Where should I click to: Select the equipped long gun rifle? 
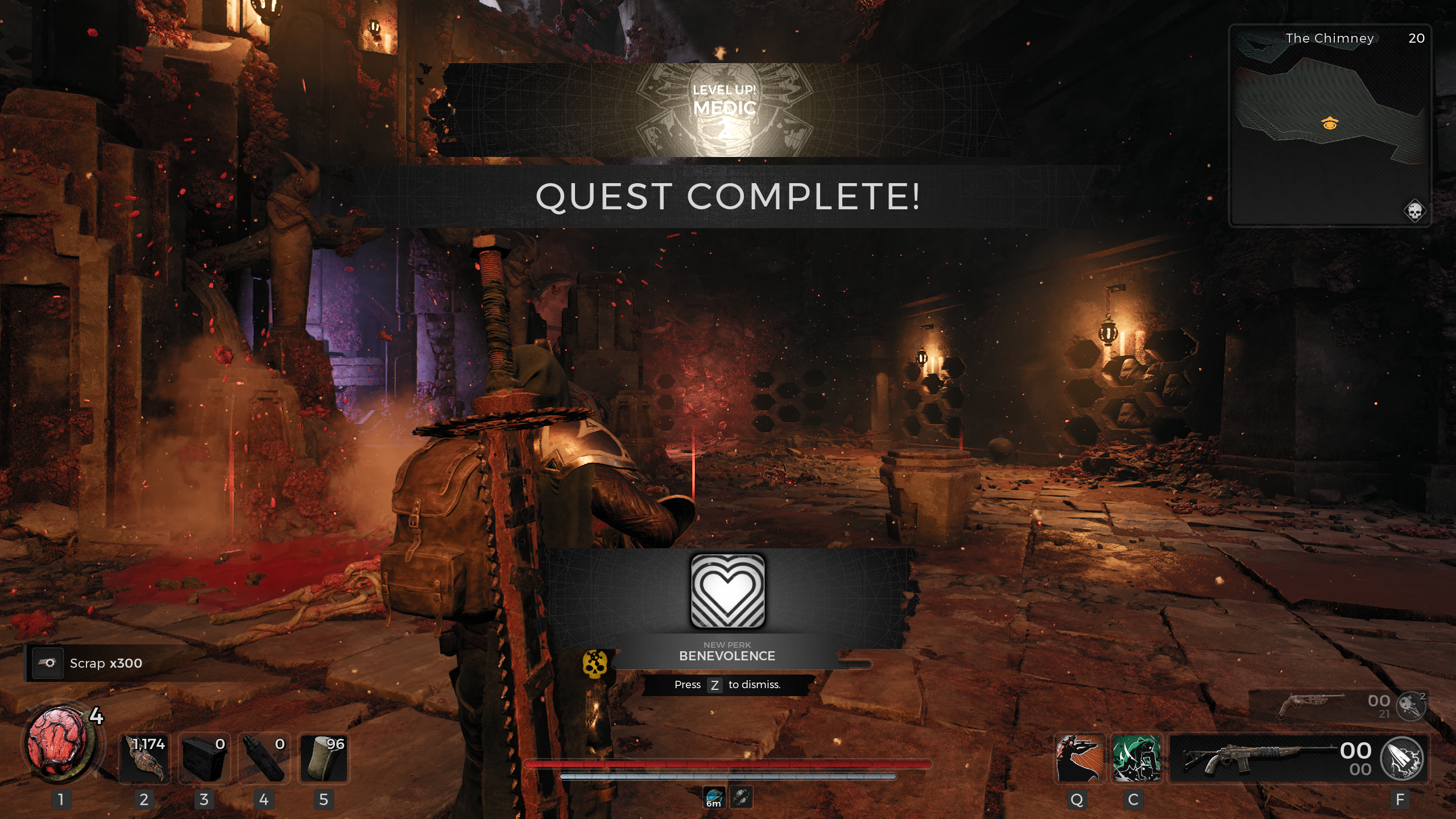pos(1251,758)
